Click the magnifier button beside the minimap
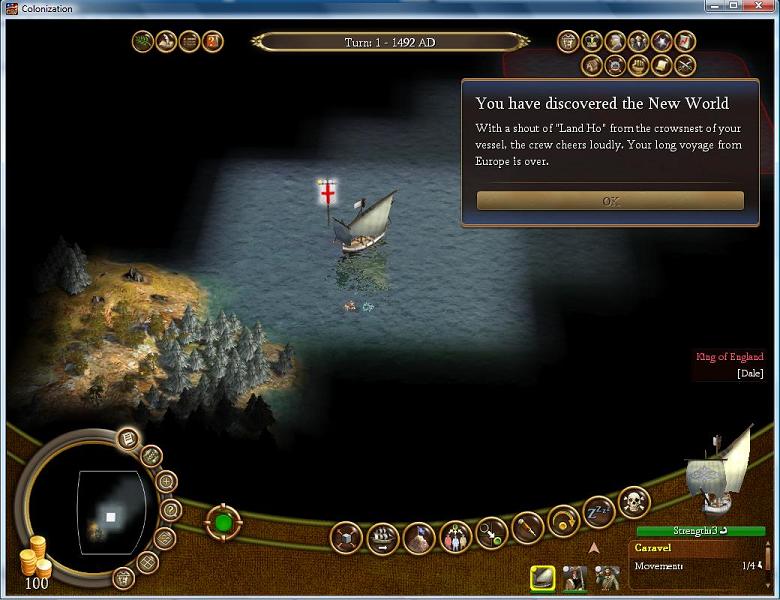The height and width of the screenshot is (600, 780). coord(166,482)
